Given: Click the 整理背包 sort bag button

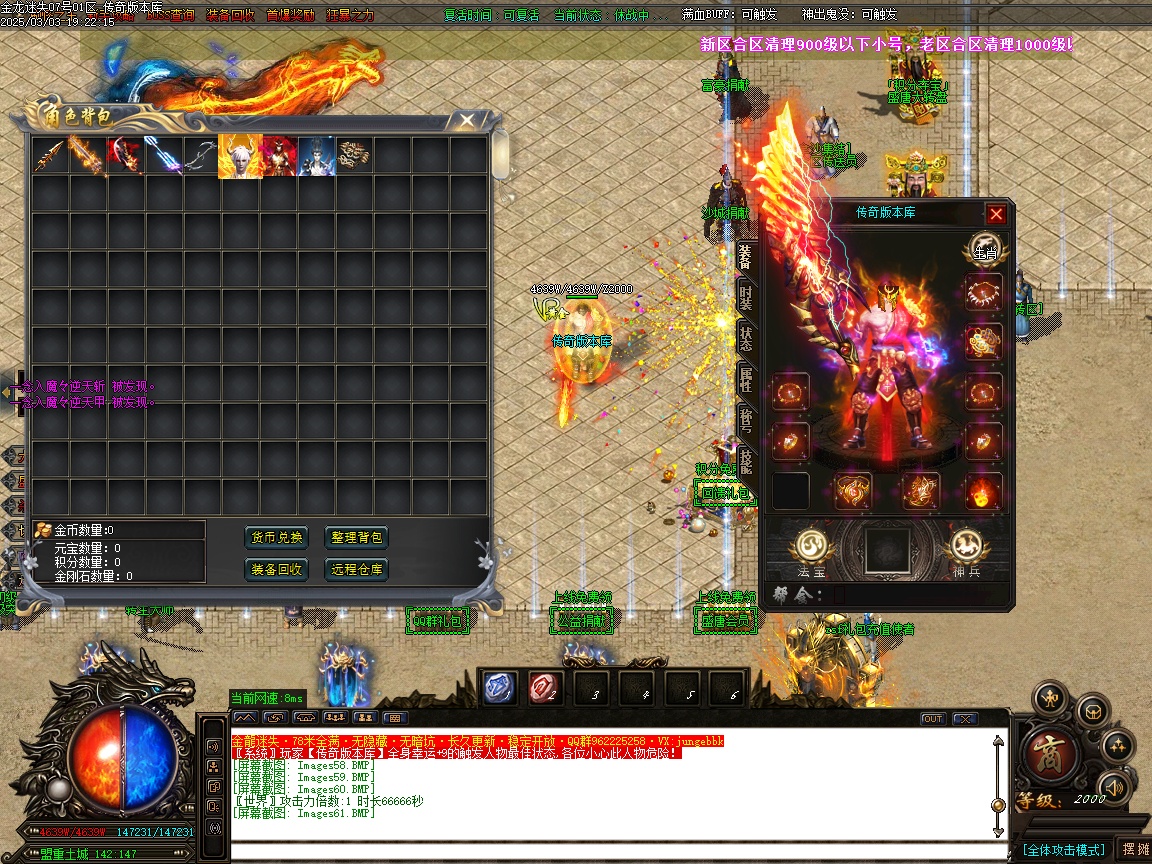Looking at the screenshot, I should (356, 538).
